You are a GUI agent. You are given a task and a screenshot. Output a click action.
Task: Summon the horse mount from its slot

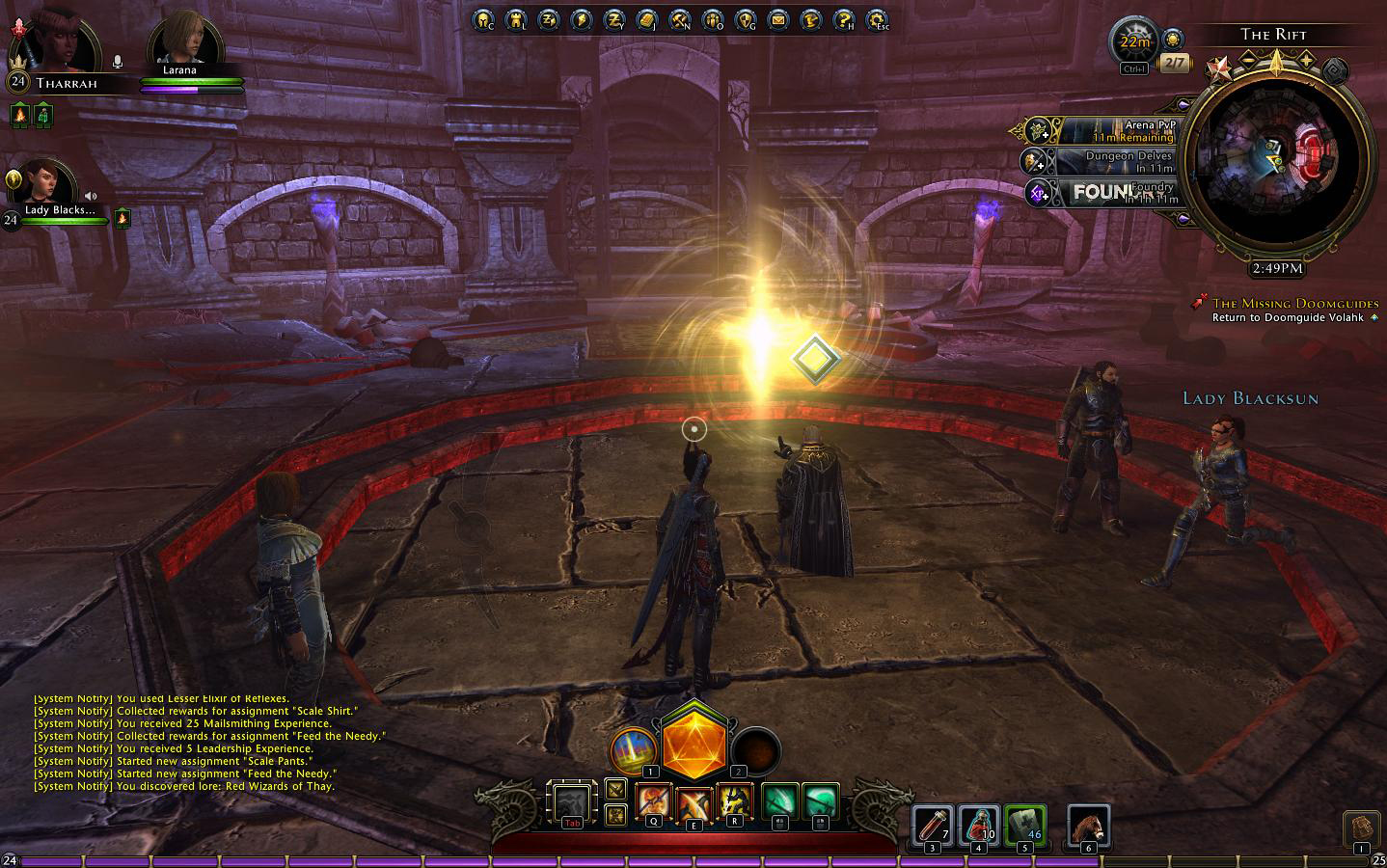[x=1089, y=827]
